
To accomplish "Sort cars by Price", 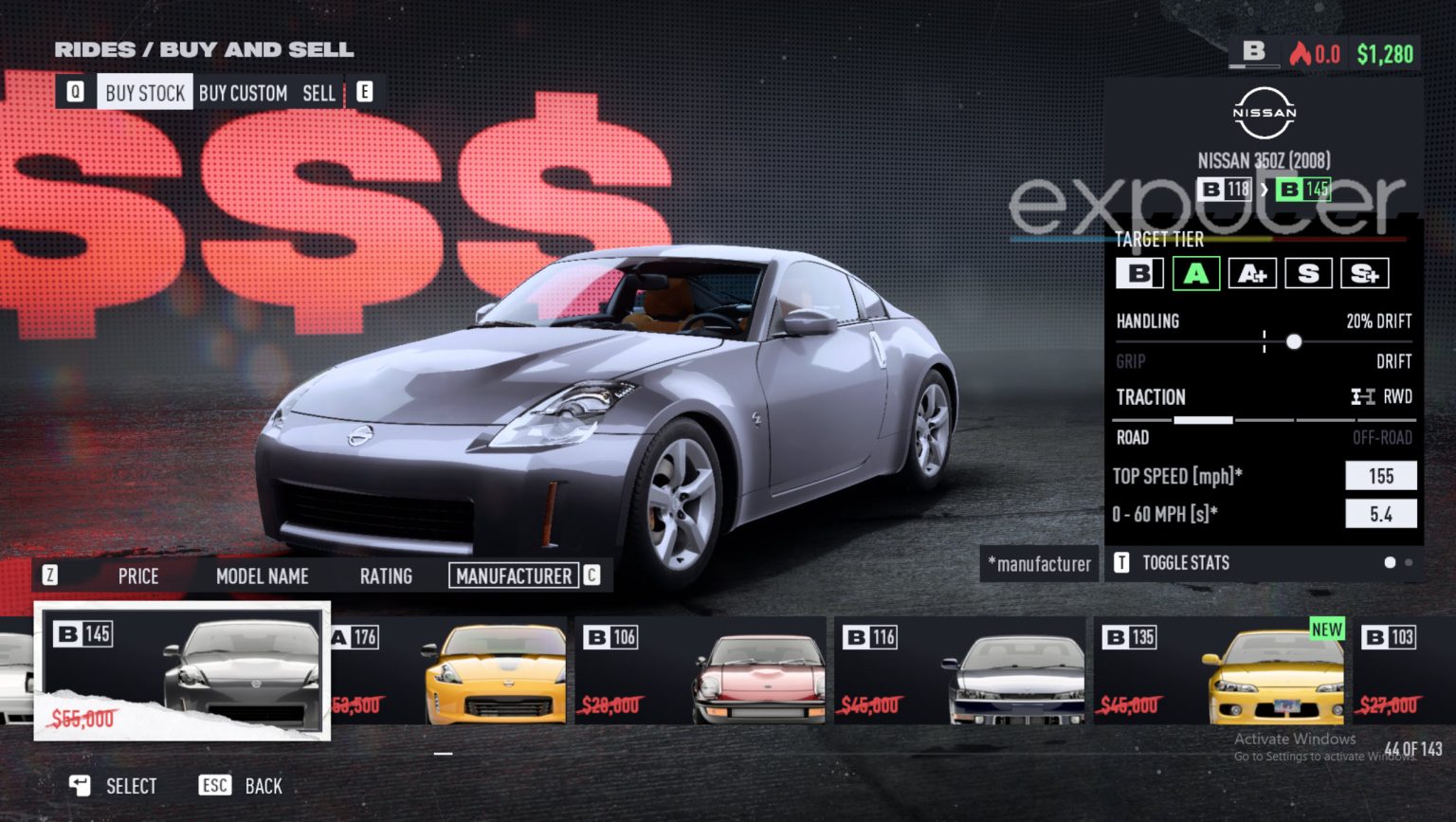I will click(138, 575).
